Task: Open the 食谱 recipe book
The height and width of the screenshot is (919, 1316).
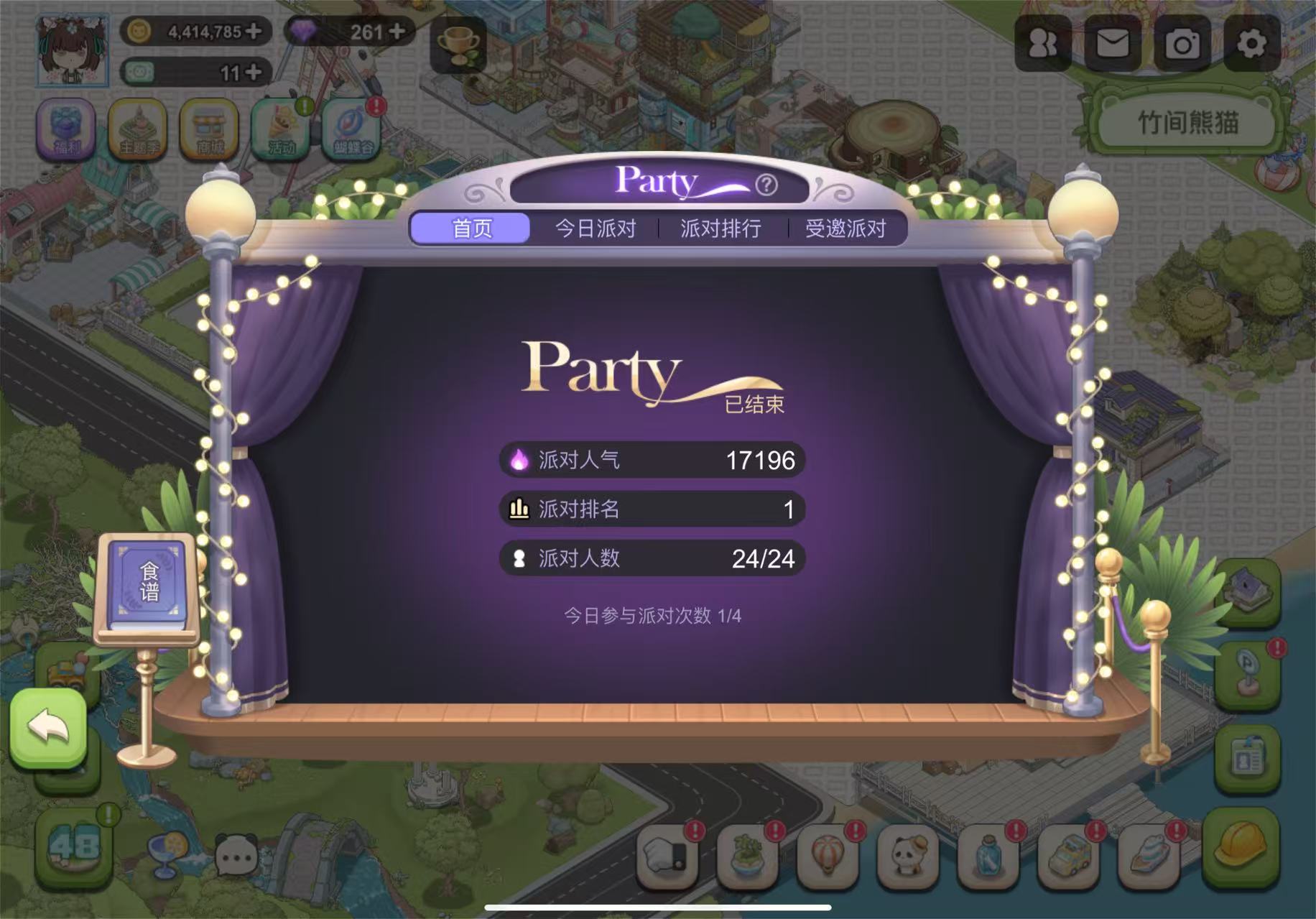Action: [x=149, y=583]
